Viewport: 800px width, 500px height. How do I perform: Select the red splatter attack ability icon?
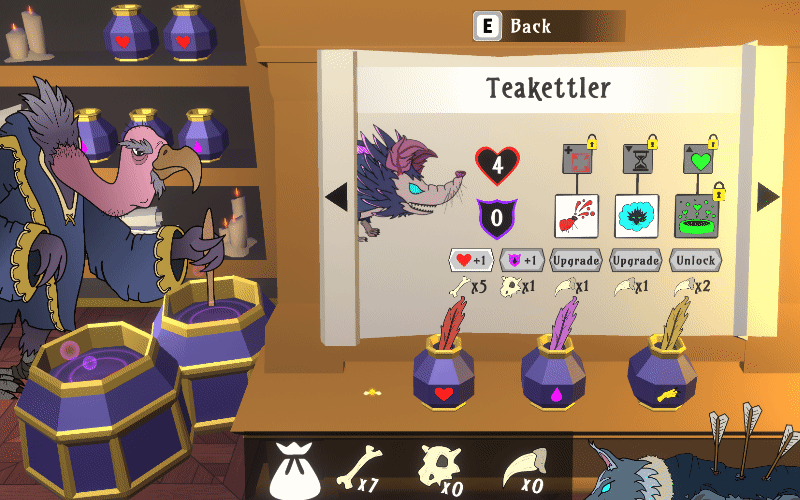(x=576, y=216)
